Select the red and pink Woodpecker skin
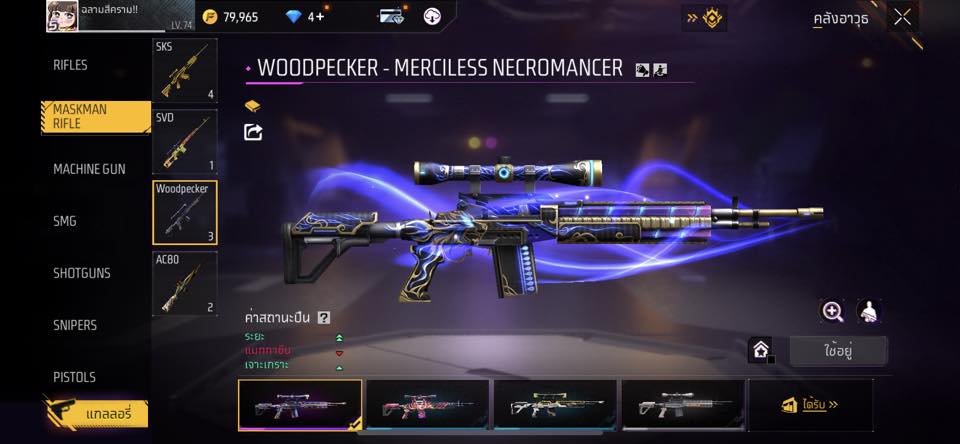The width and height of the screenshot is (960, 444). point(428,405)
